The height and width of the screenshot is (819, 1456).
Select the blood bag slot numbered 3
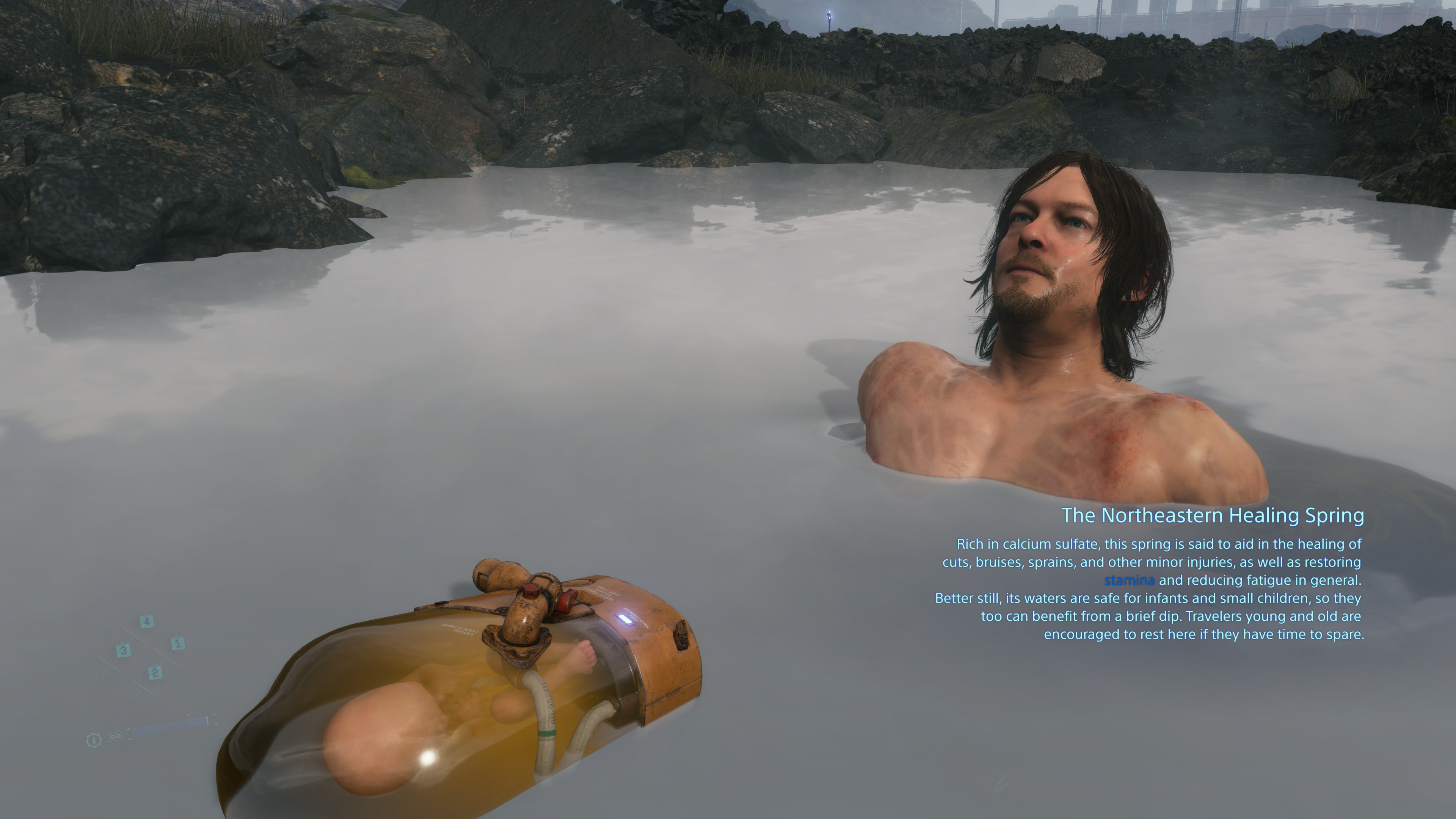[123, 650]
